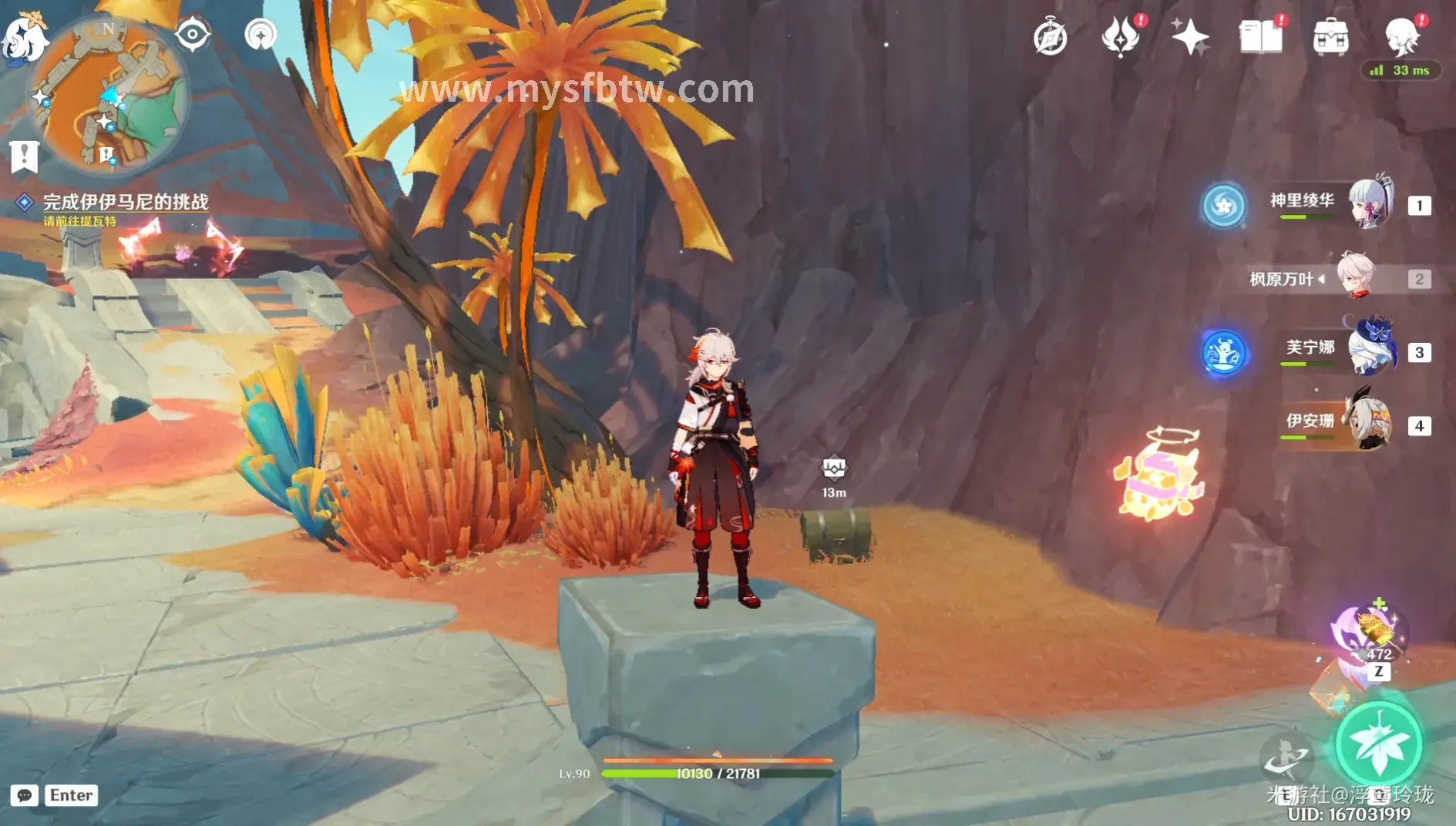Open the quest book
This screenshot has height=826, width=1456.
tap(1261, 35)
